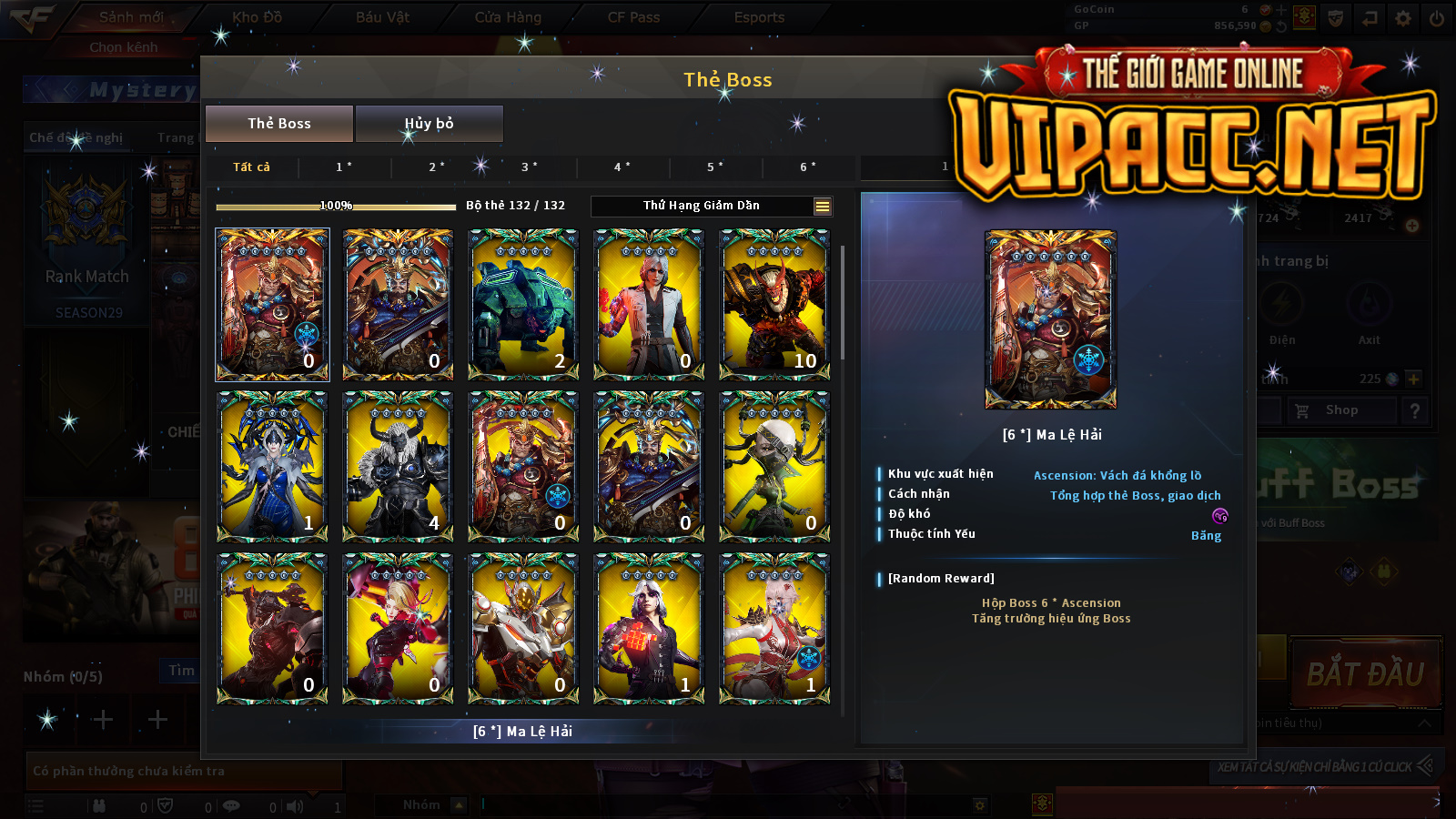Viewport: 1456px width, 819px height.
Task: Open the Thứ Hạng Giảm Dần sort dropdown
Action: [712, 207]
